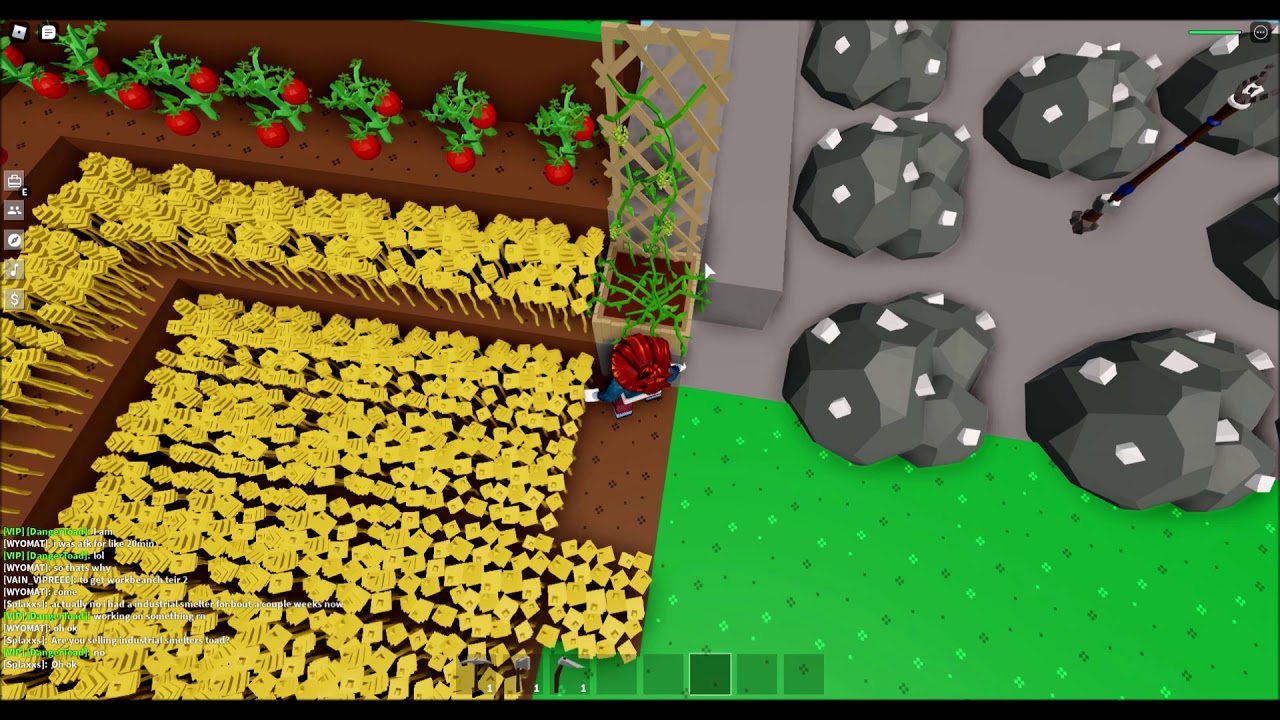Open the backpack inventory icon
Image resolution: width=1280 pixels, height=720 pixels.
(13, 181)
